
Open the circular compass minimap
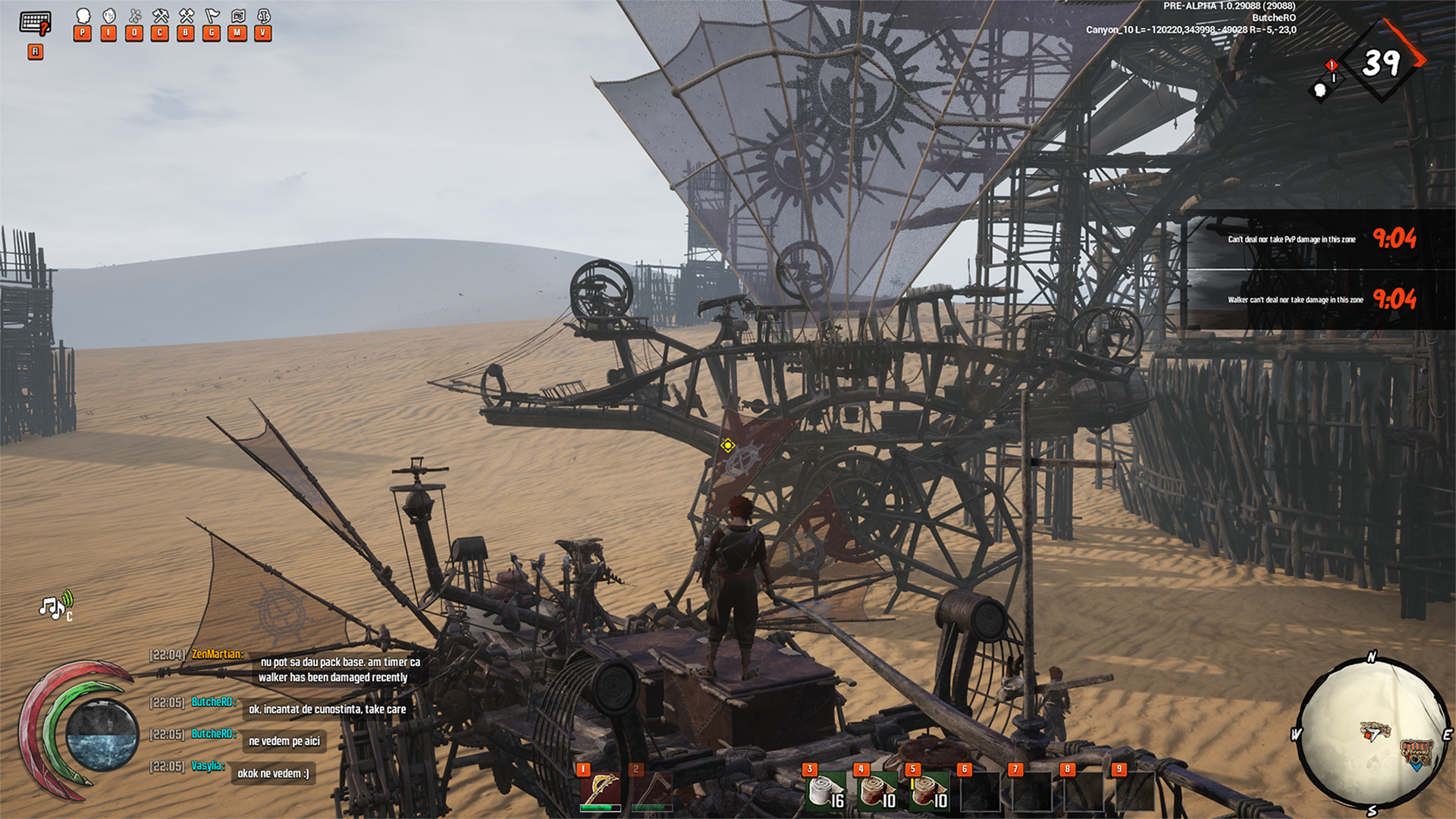[x=1371, y=734]
